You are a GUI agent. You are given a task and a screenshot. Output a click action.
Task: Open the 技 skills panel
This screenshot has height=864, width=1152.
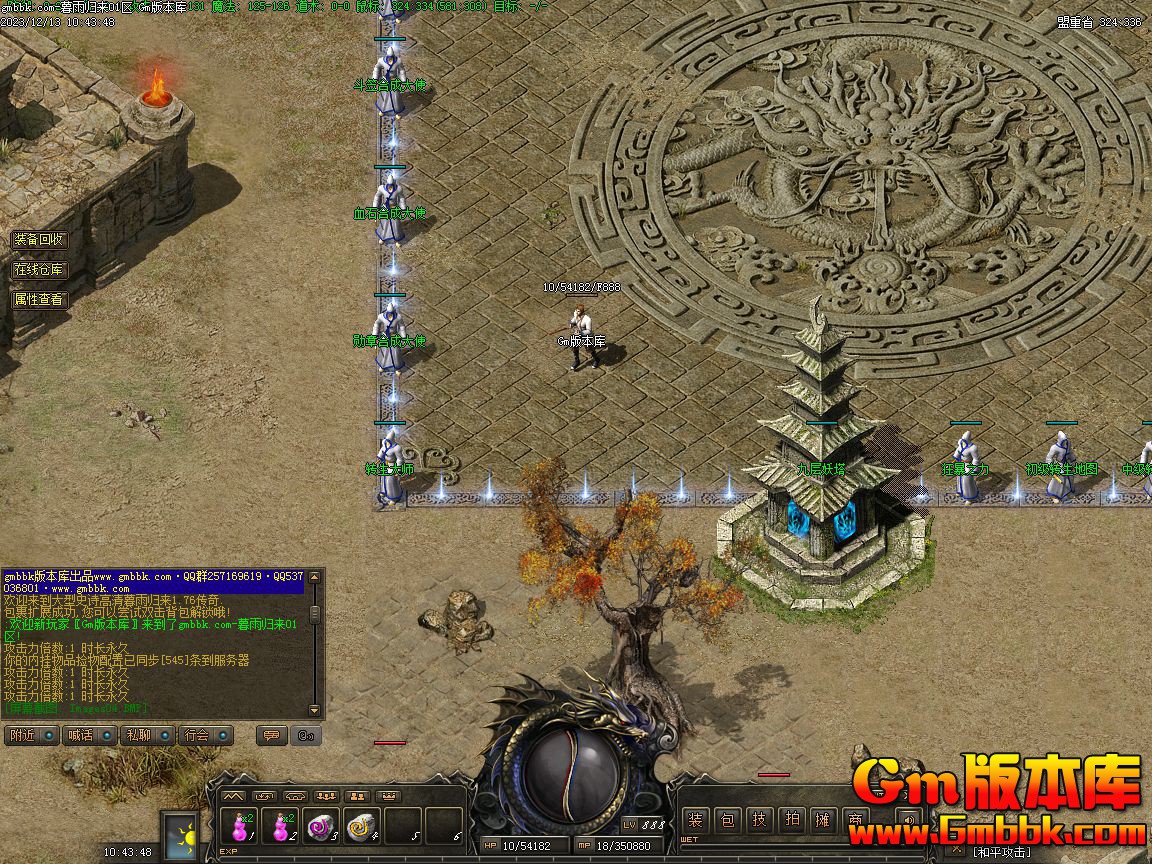pyautogui.click(x=760, y=820)
